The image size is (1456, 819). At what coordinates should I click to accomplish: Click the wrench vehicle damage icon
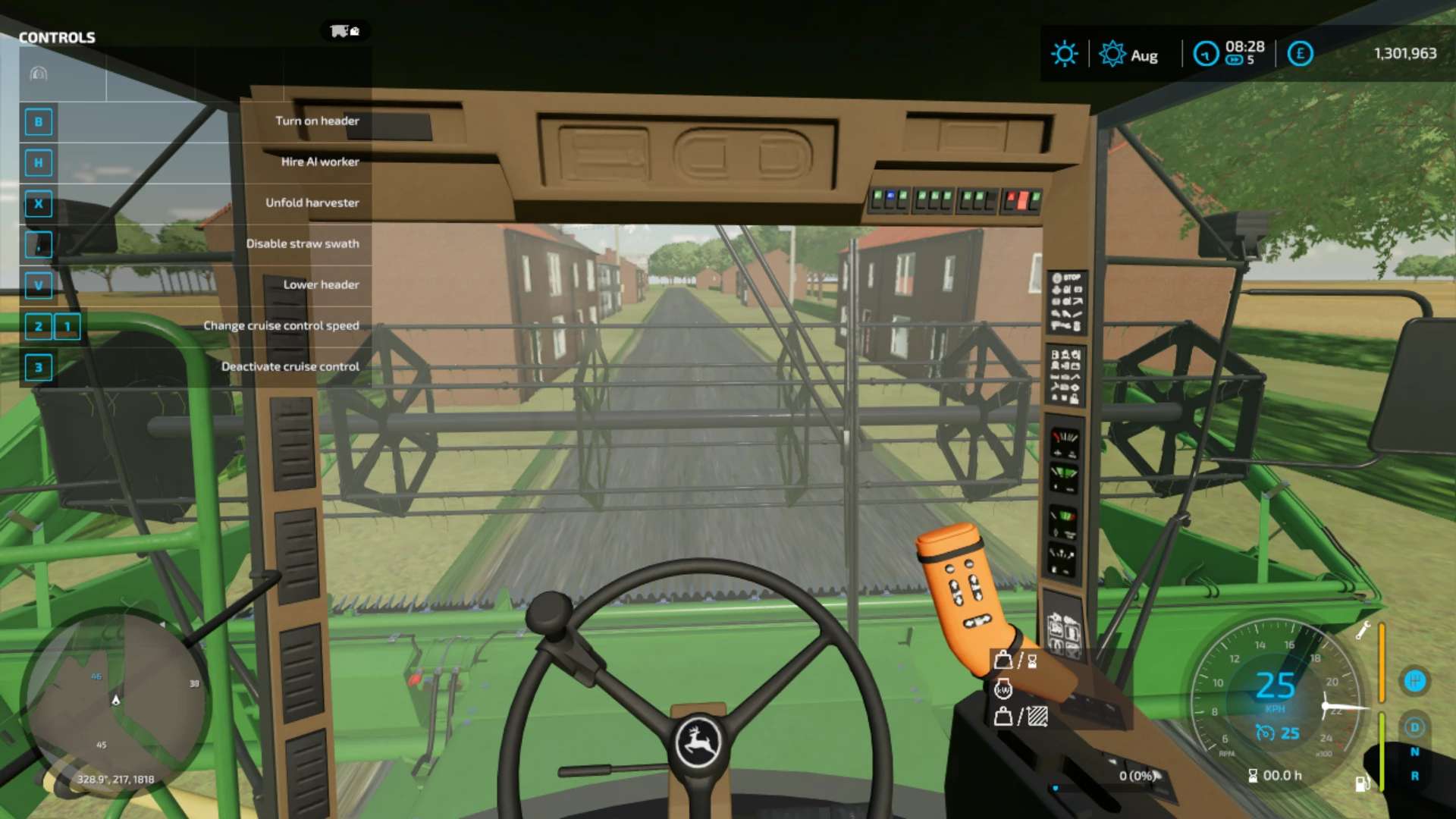click(x=1363, y=630)
